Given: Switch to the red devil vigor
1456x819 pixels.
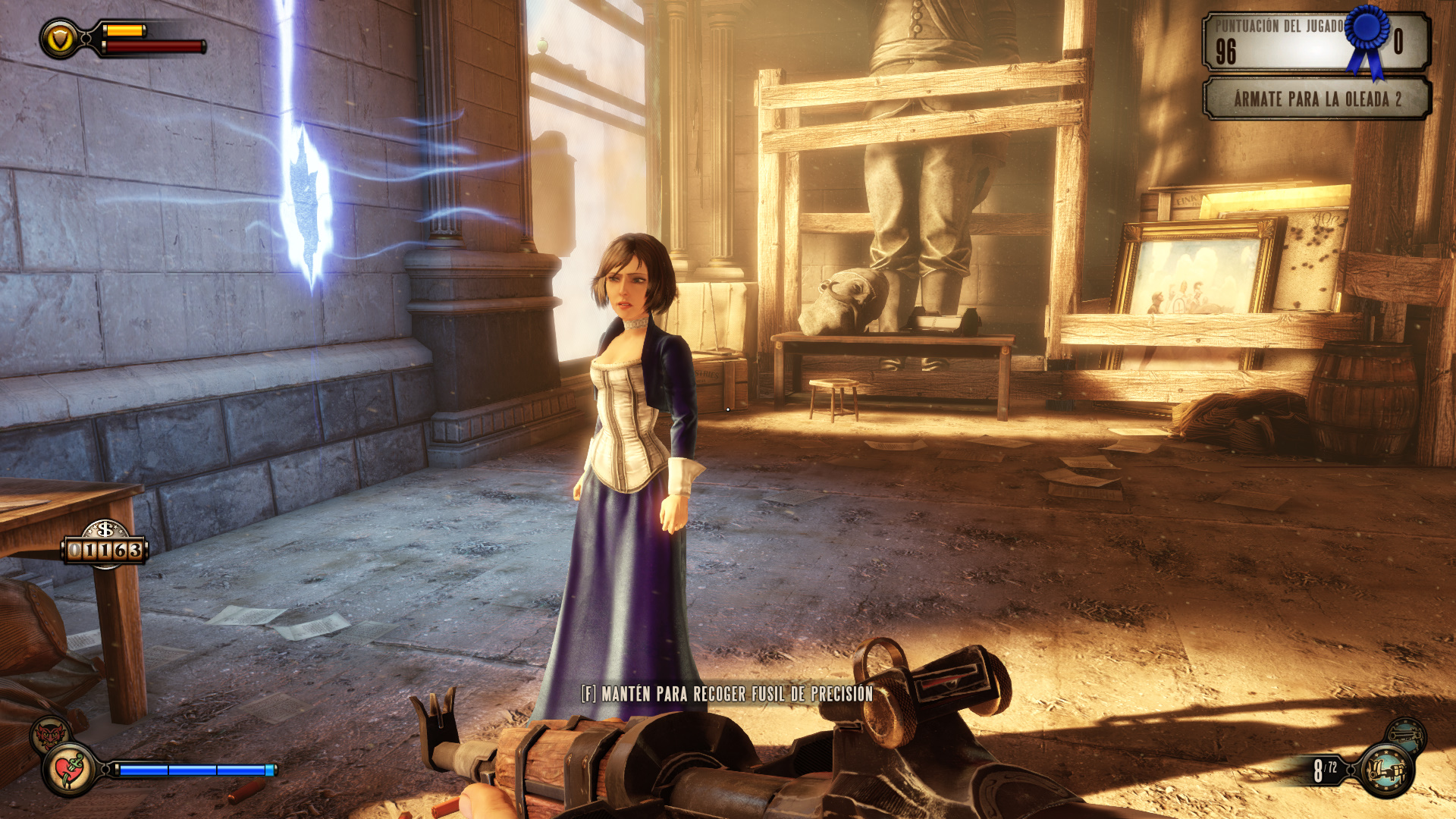Looking at the screenshot, I should tap(50, 733).
